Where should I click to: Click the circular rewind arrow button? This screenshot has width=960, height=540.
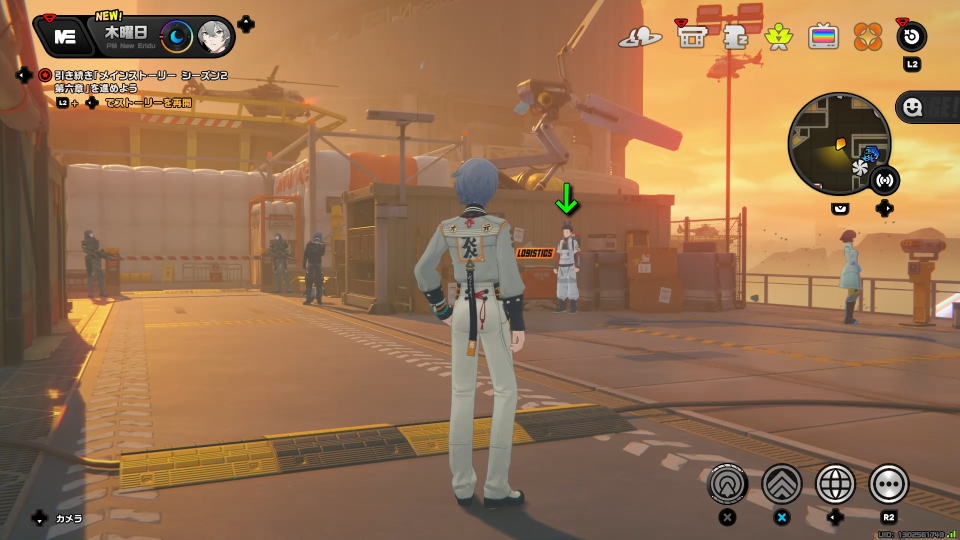pos(911,37)
